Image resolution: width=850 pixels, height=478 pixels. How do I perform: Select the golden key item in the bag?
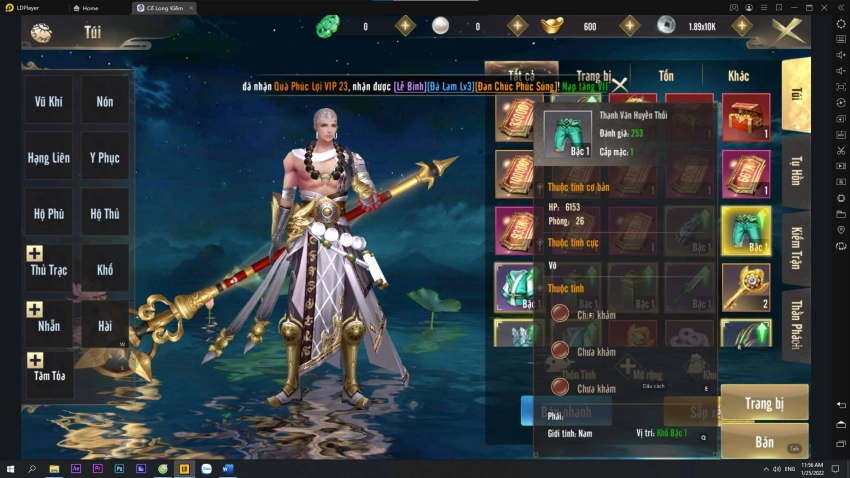[746, 287]
